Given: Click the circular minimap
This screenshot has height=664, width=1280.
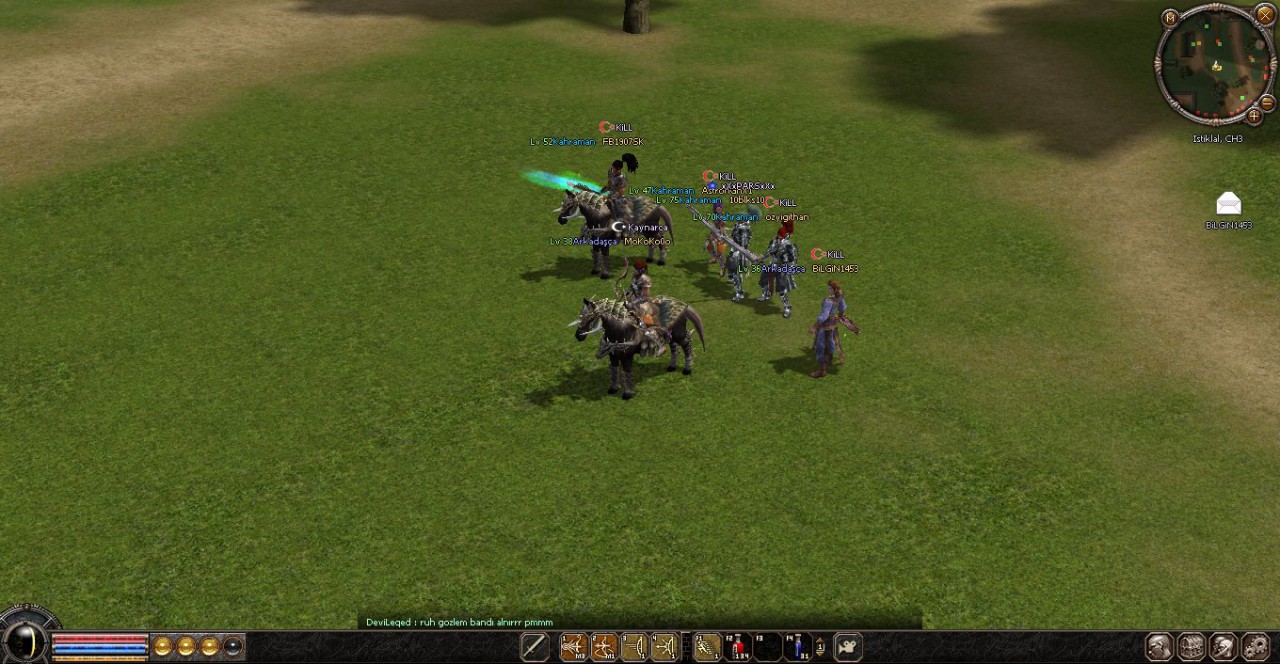Looking at the screenshot, I should tap(1214, 65).
